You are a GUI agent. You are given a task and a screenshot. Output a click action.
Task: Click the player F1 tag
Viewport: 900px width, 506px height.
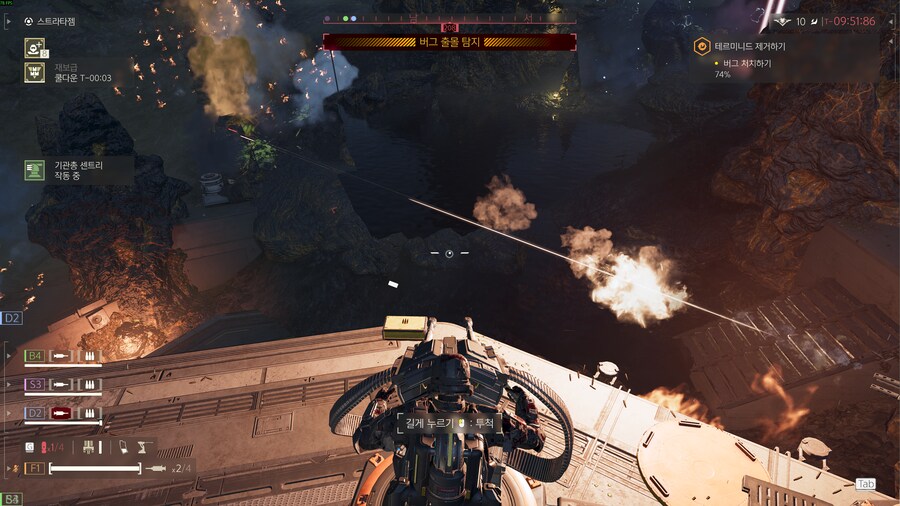coord(34,467)
